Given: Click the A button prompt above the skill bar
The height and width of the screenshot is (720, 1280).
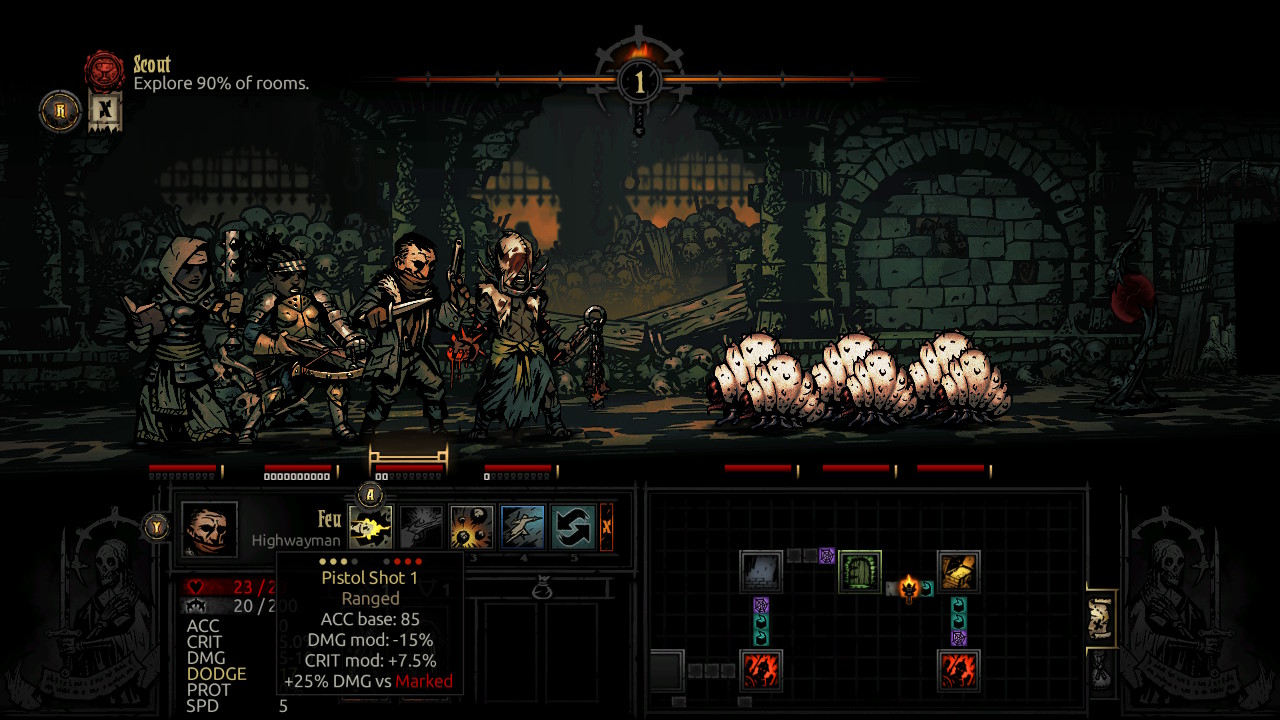Looking at the screenshot, I should tap(371, 492).
